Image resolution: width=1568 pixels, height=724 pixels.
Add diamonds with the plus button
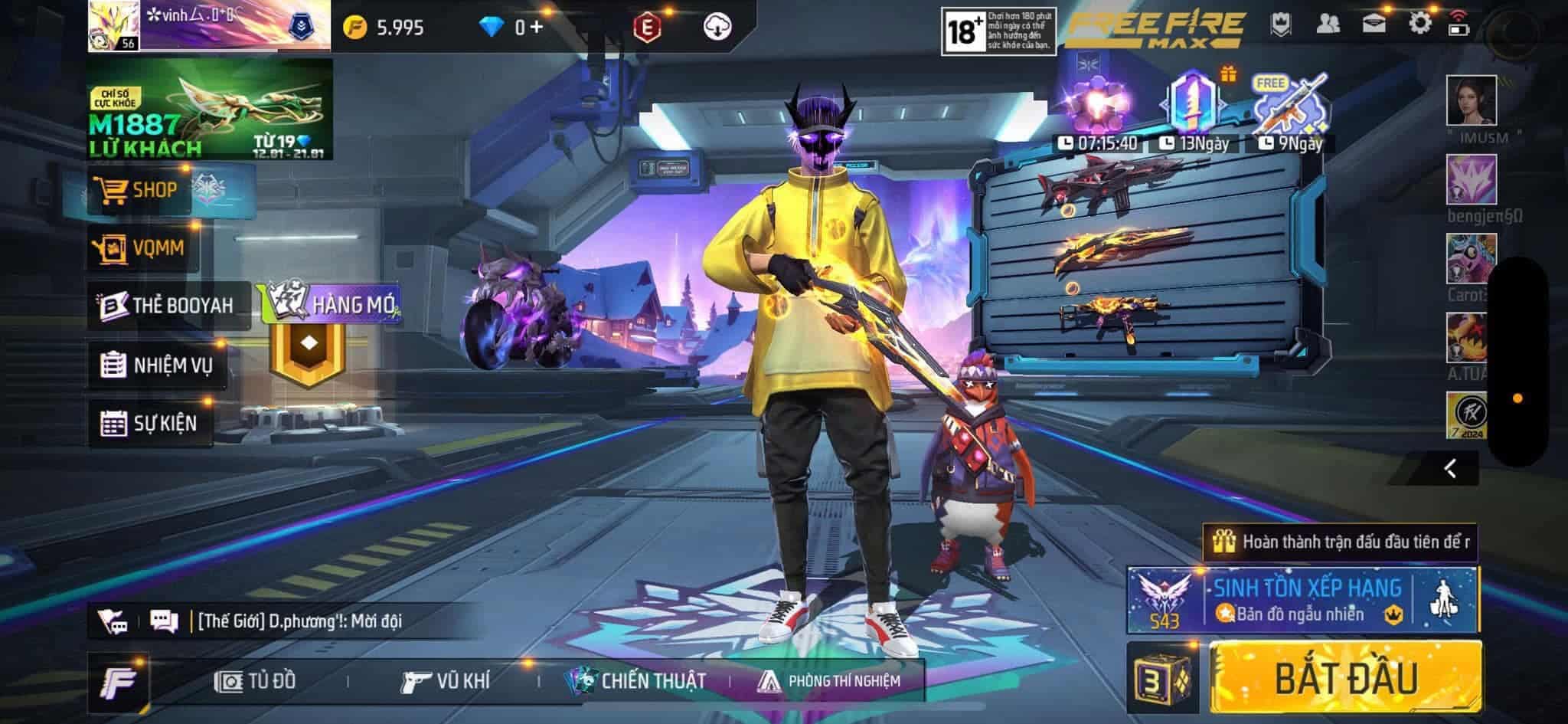[536, 28]
